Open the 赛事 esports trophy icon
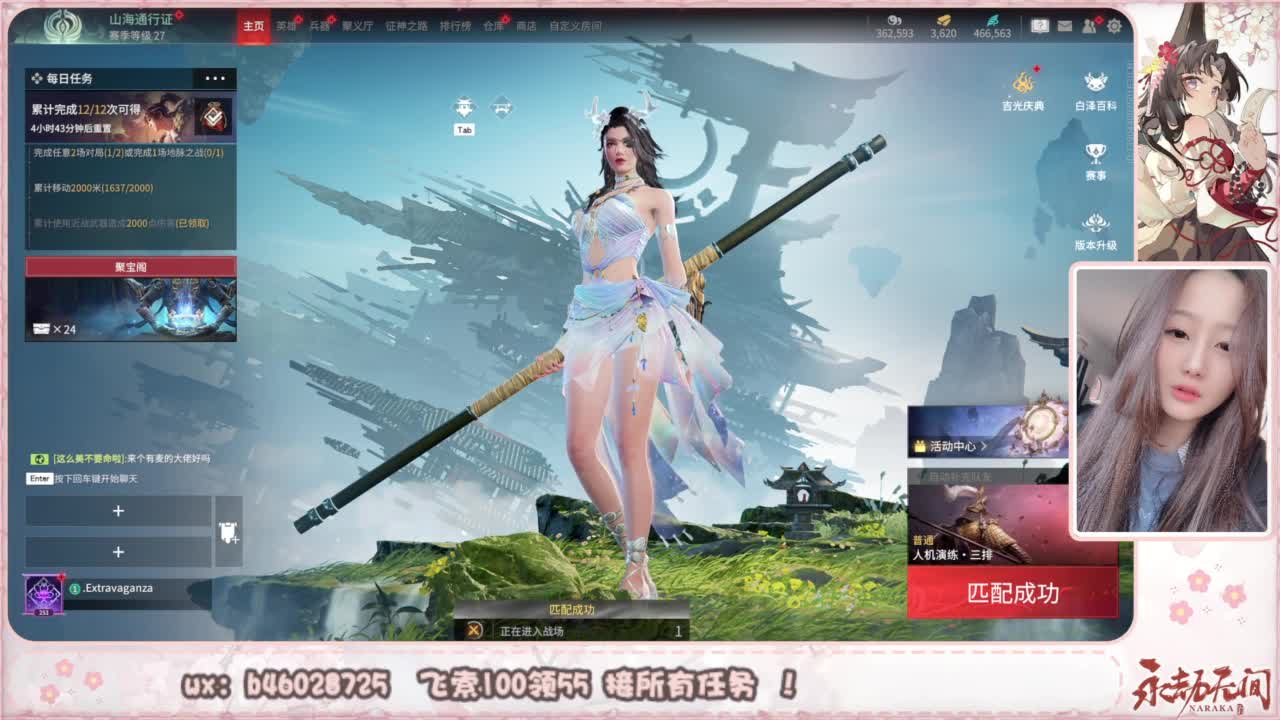1280x720 pixels. [1093, 152]
